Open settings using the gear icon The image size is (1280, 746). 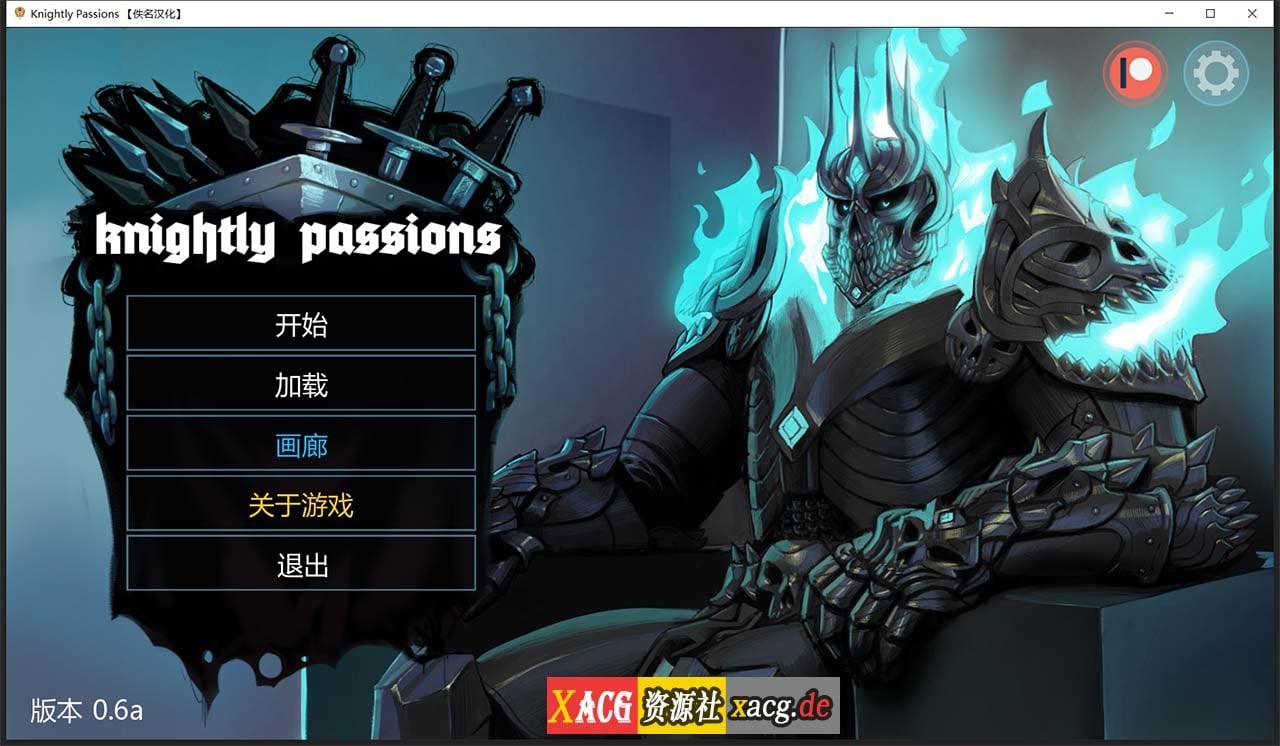[x=1216, y=71]
